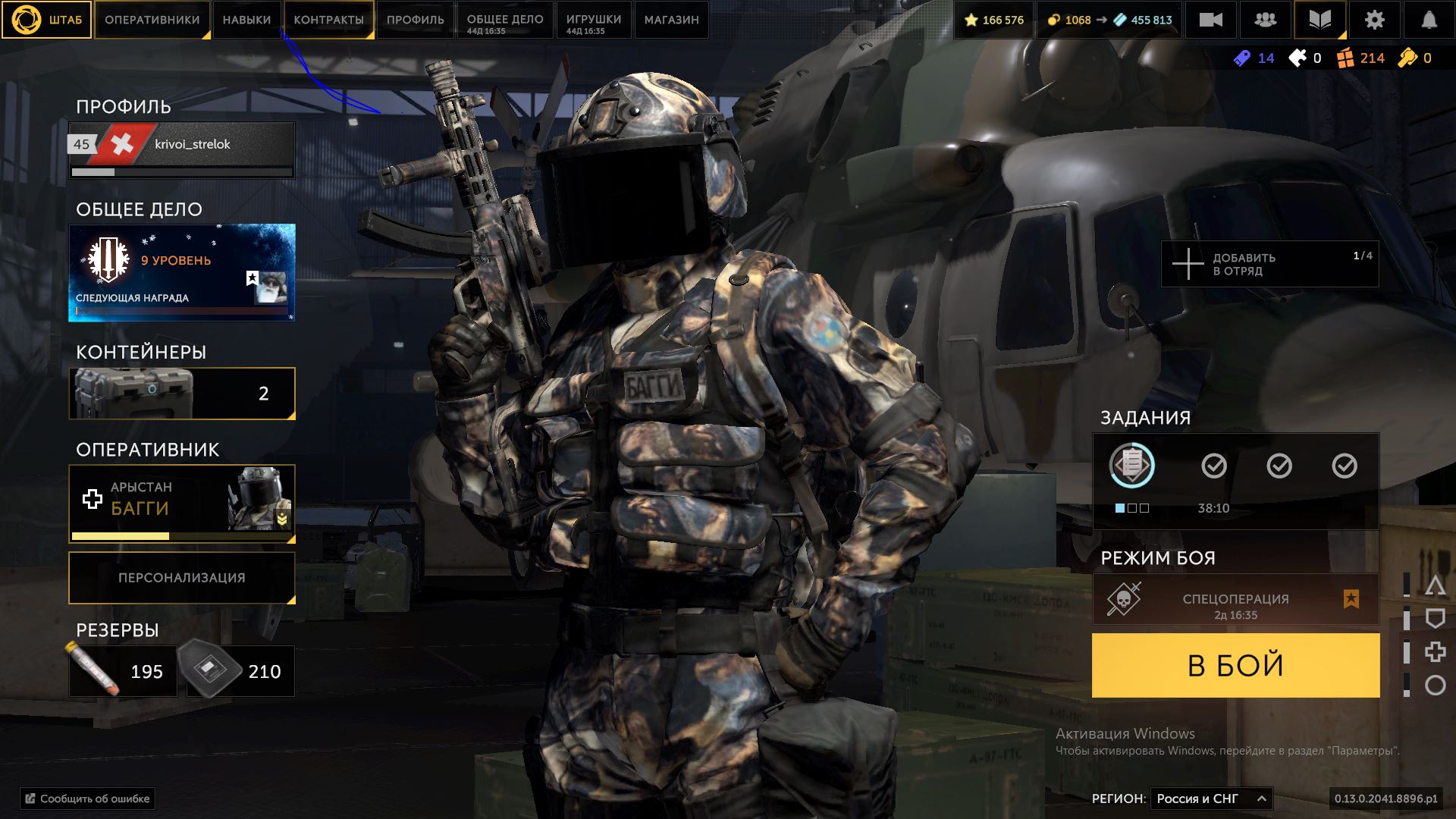Switch to the Навыки tab

pos(246,20)
